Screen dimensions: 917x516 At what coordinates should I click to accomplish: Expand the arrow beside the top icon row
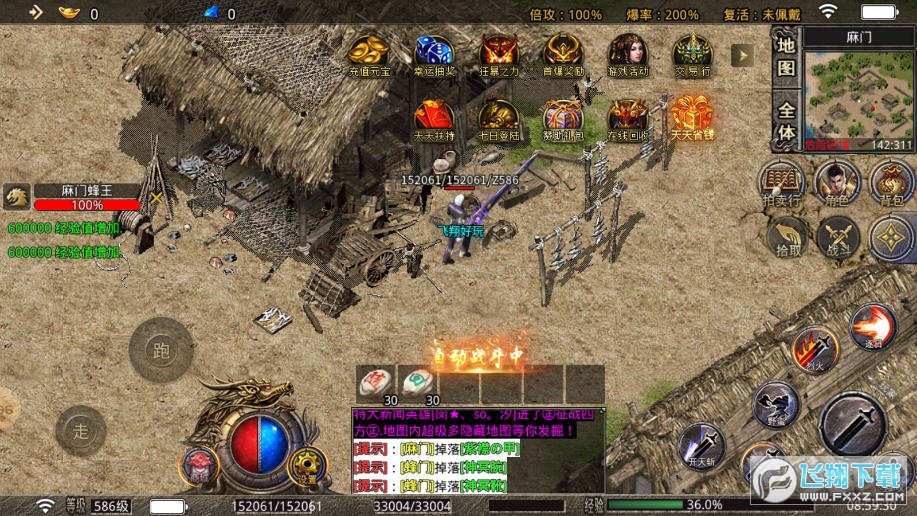(742, 55)
